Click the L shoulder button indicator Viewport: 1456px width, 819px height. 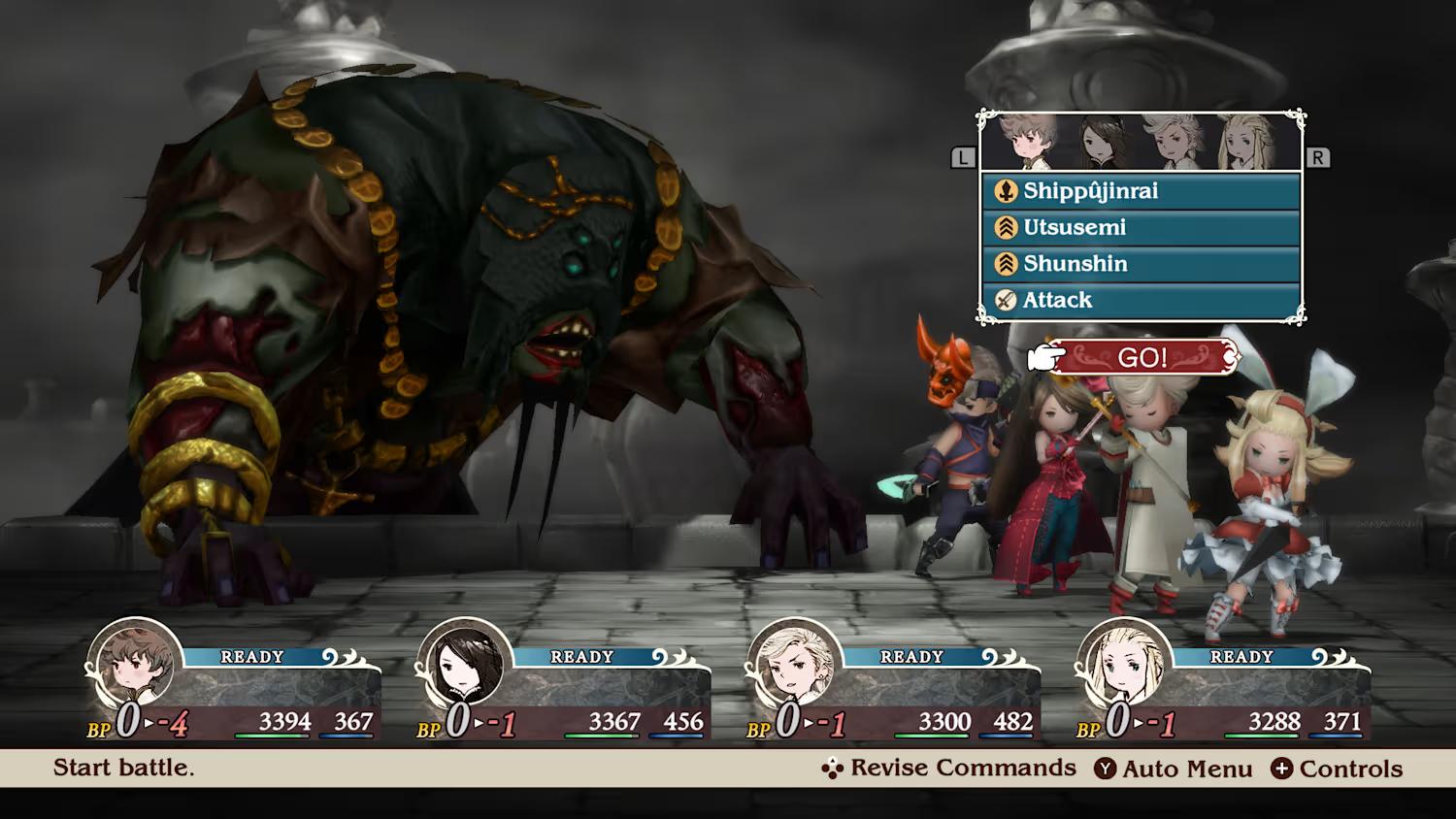(963, 155)
